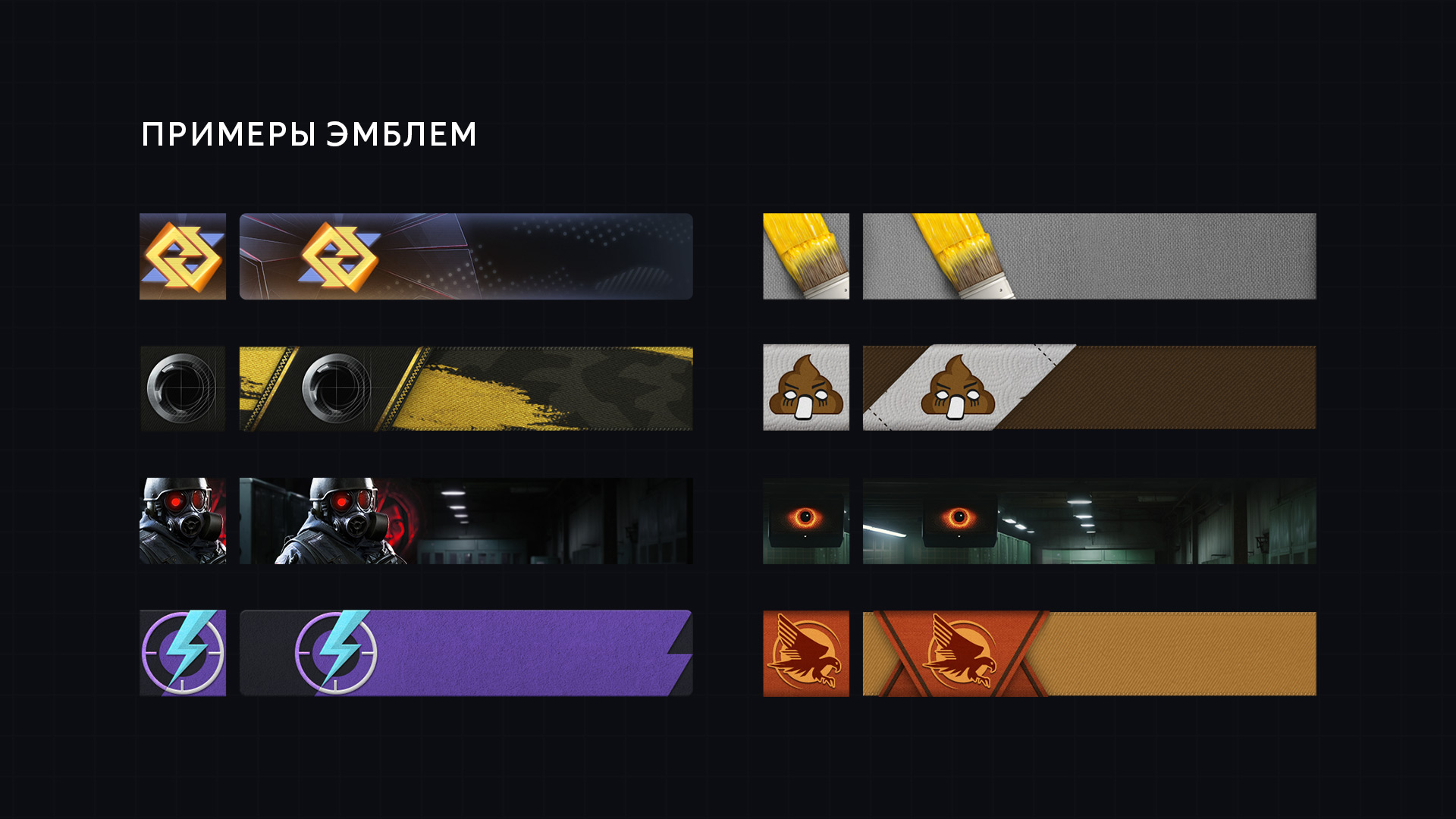Choose the dark corridor banner with gas mask soldier
Screen dimensions: 1456x819
(466, 521)
